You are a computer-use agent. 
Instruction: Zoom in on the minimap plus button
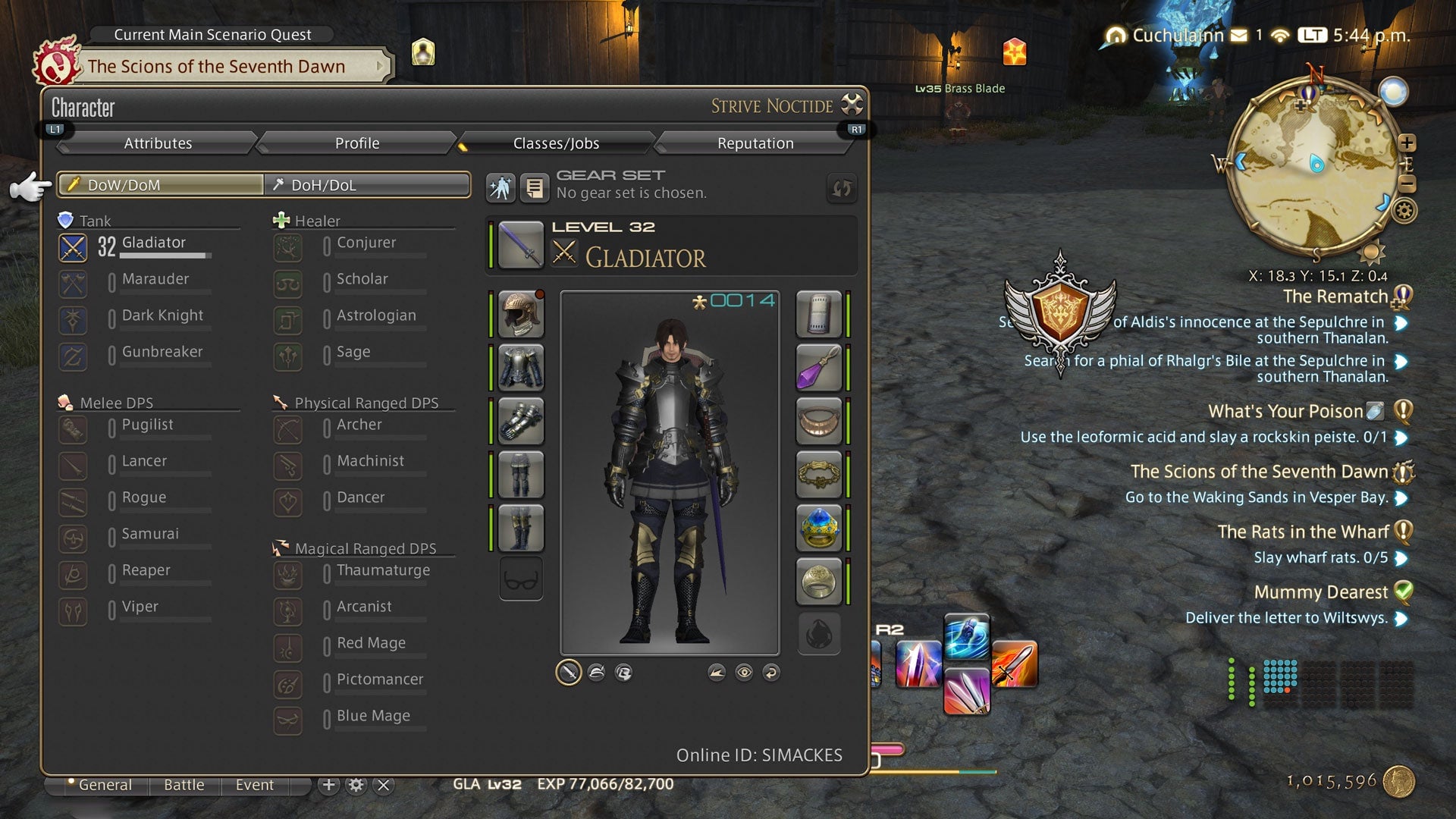[x=1408, y=141]
